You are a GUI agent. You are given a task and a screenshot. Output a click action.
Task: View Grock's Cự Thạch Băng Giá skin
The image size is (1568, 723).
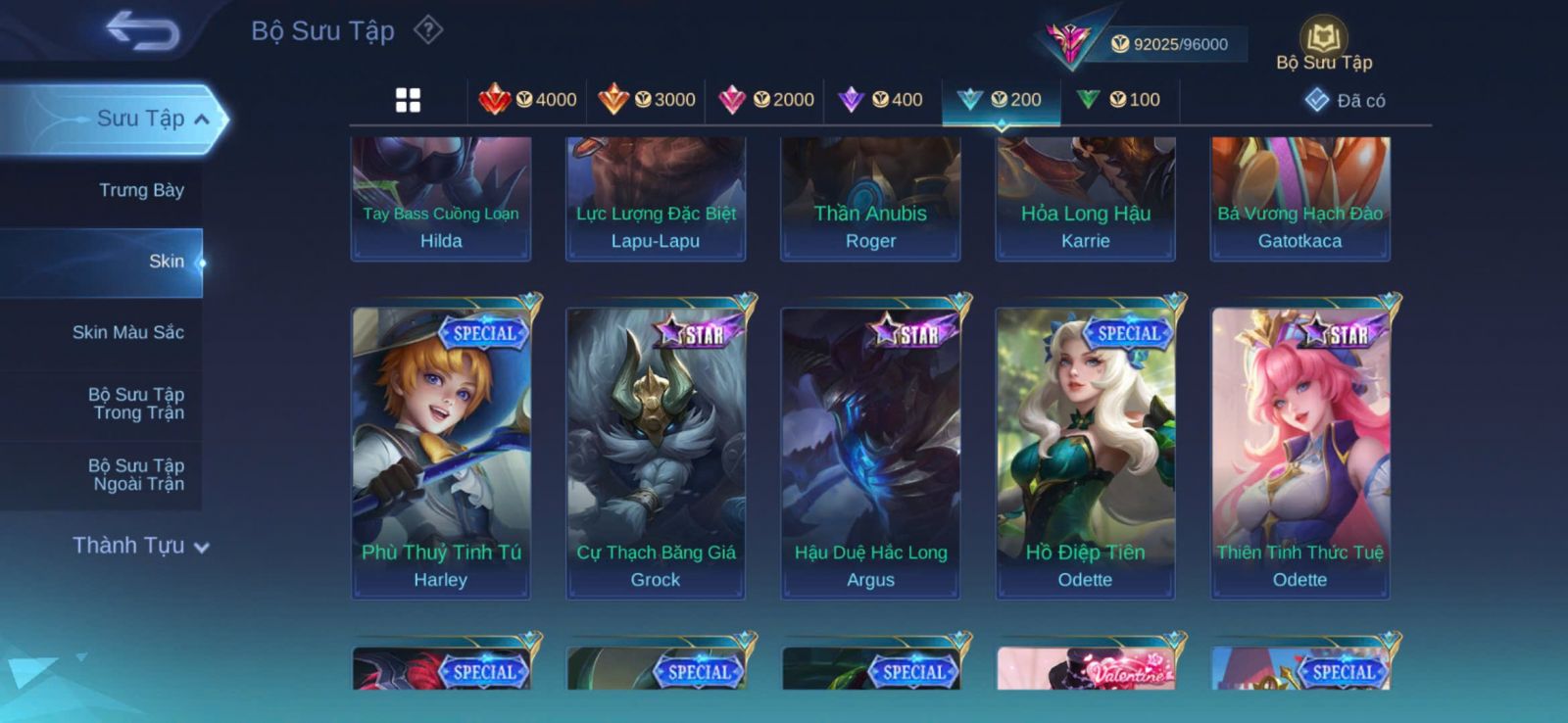pos(656,451)
